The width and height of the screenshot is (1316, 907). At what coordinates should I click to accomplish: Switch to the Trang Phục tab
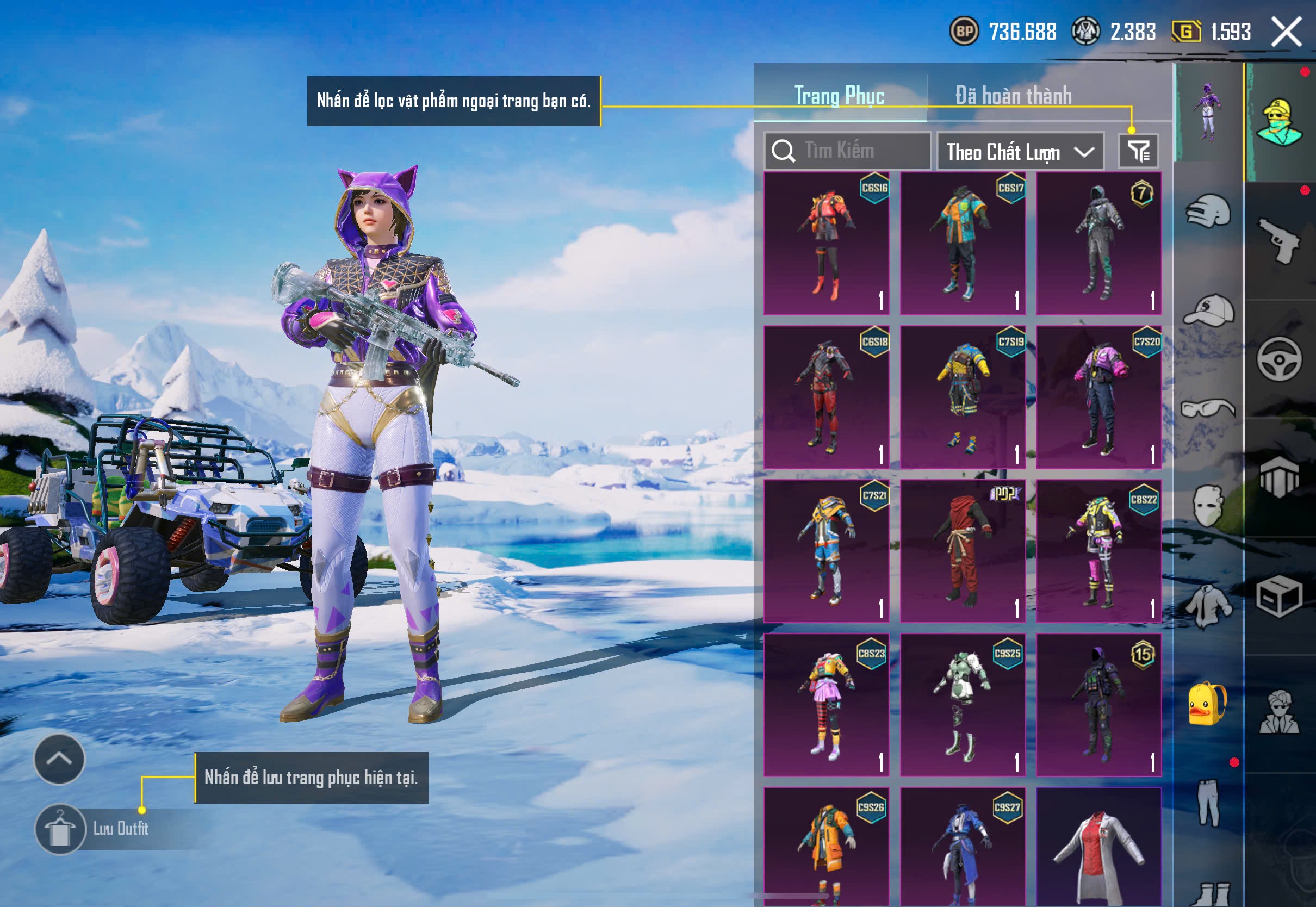click(x=839, y=96)
